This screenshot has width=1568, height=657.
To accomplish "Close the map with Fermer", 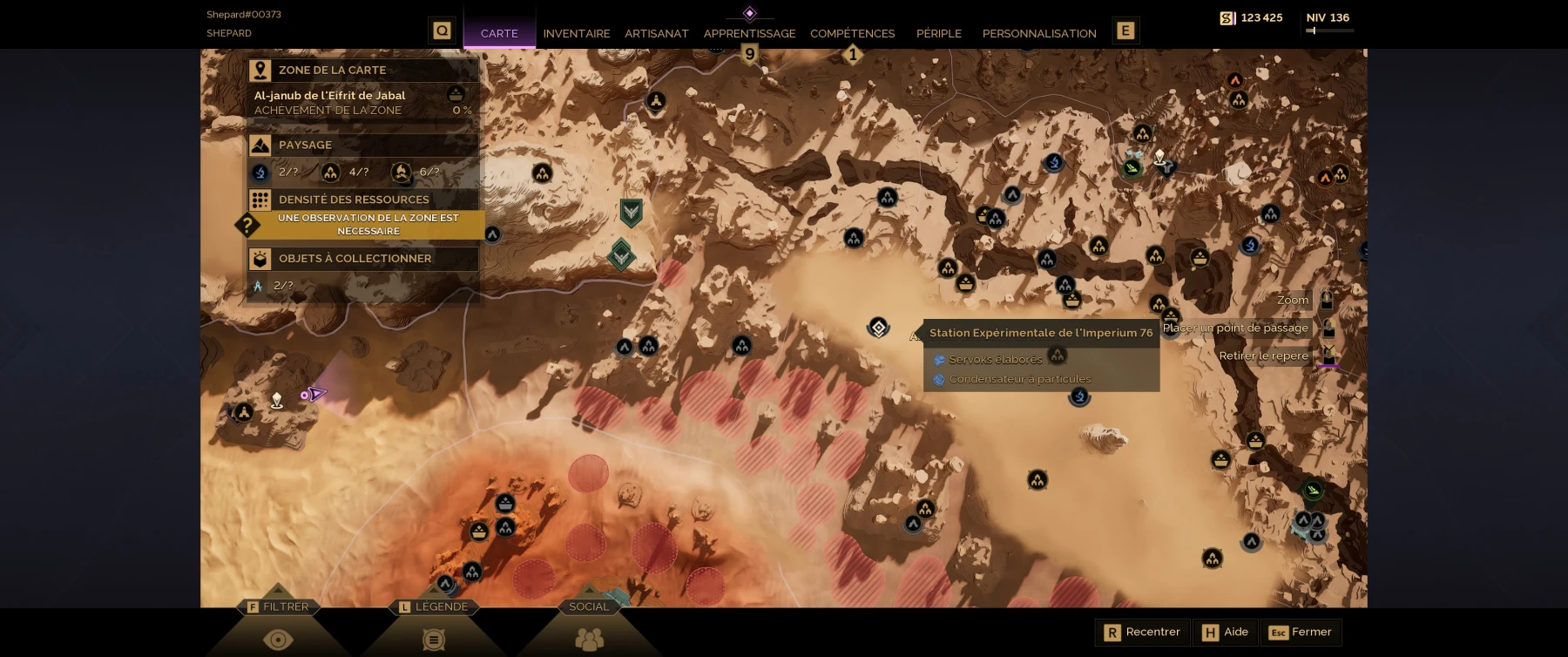I will 1301,632.
